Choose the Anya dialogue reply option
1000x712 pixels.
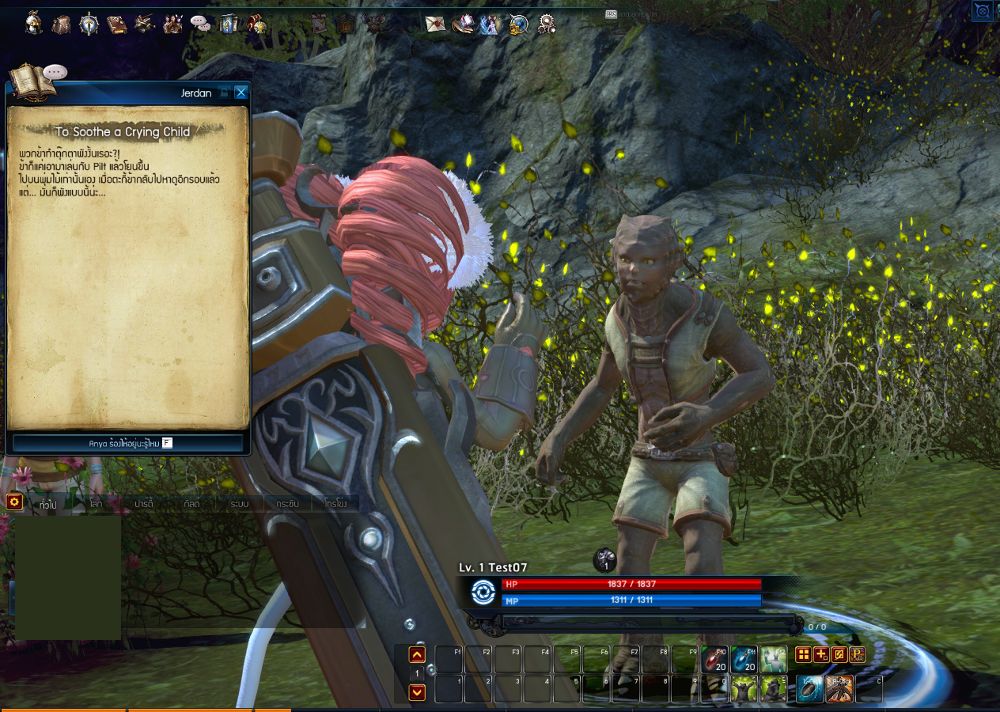(127, 442)
